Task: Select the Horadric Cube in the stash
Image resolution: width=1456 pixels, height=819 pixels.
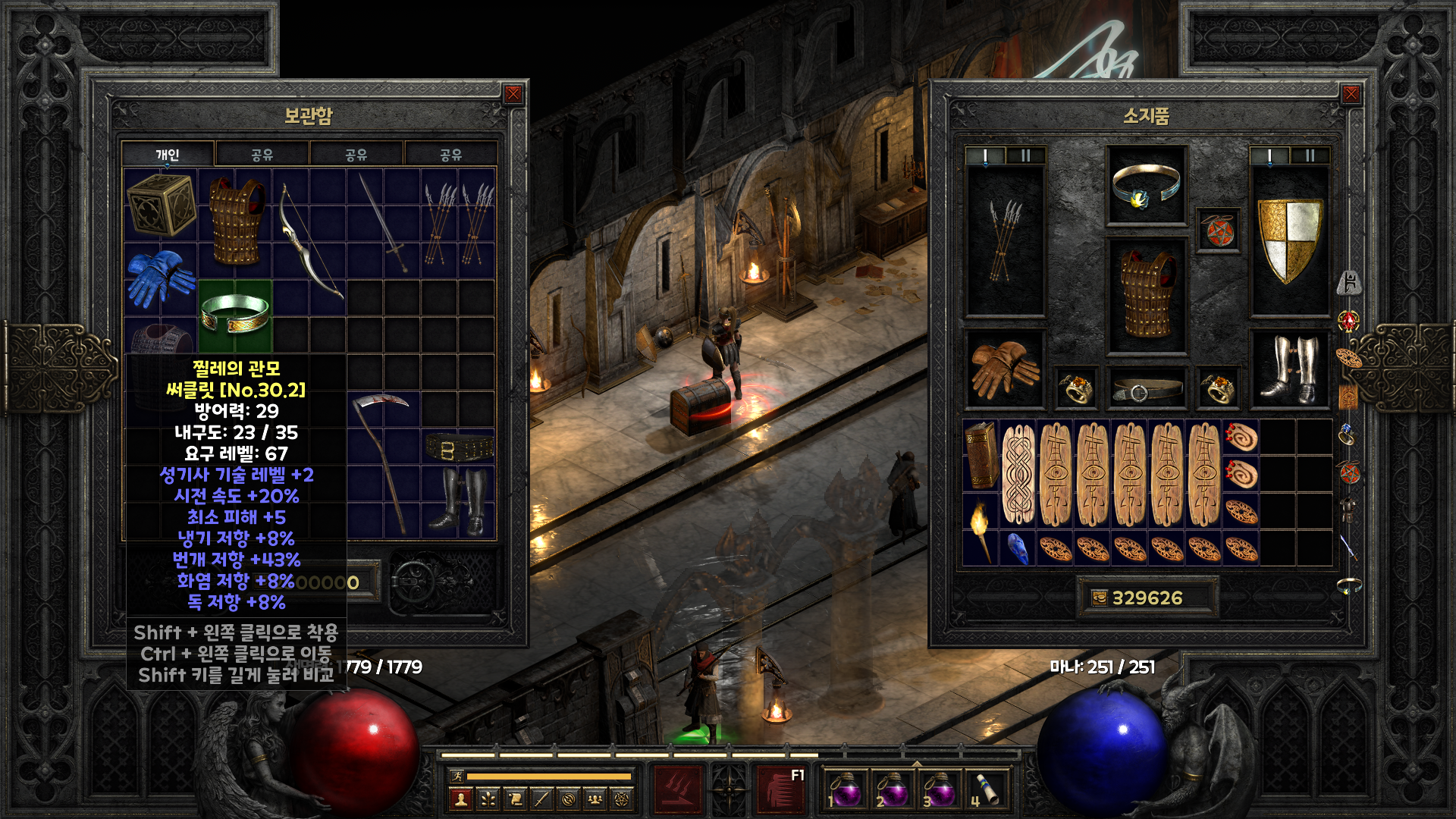Action: pyautogui.click(x=160, y=205)
